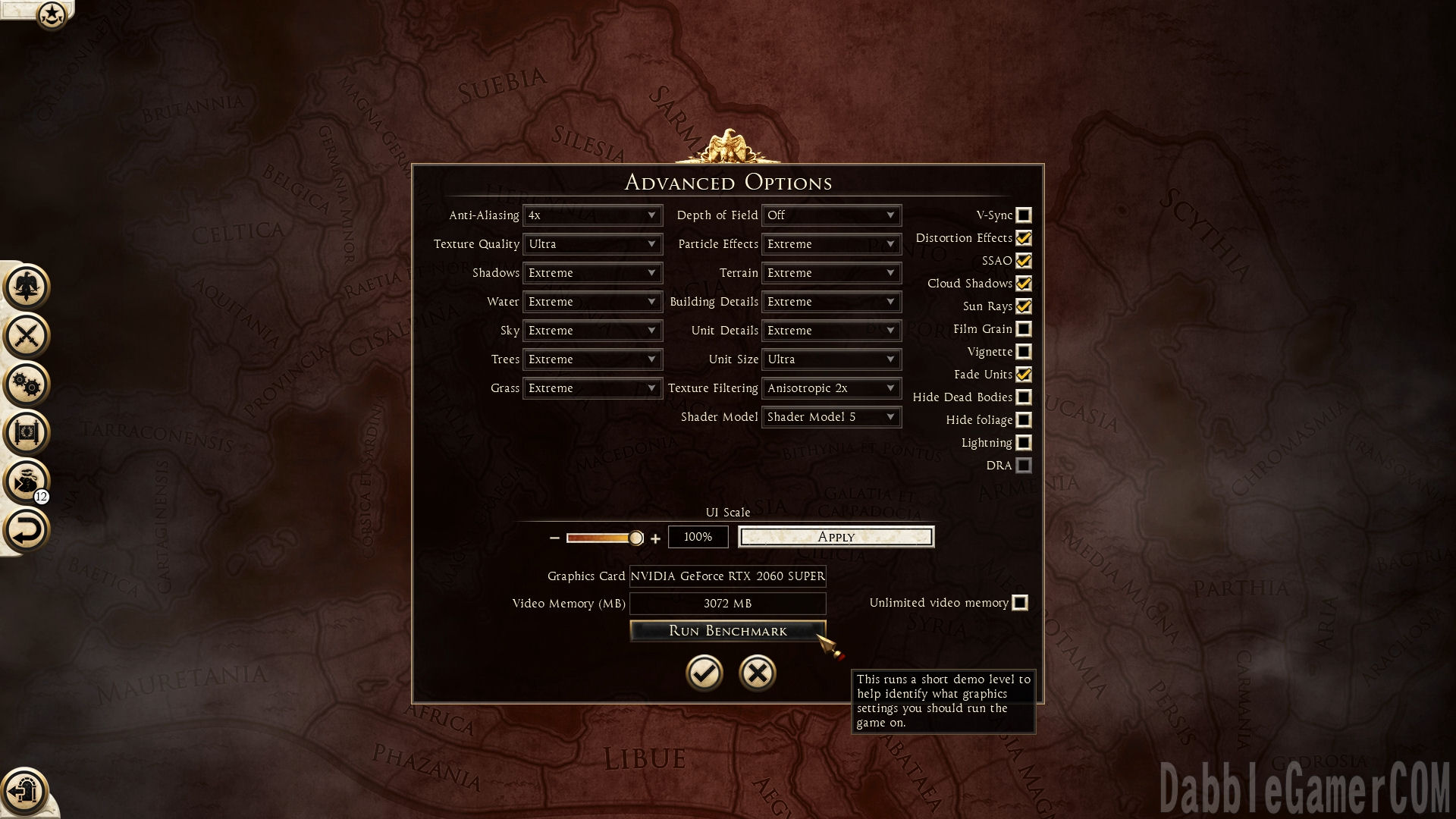This screenshot has height=819, width=1456.
Task: Select the return arrow sidebar button
Action: coord(27,530)
